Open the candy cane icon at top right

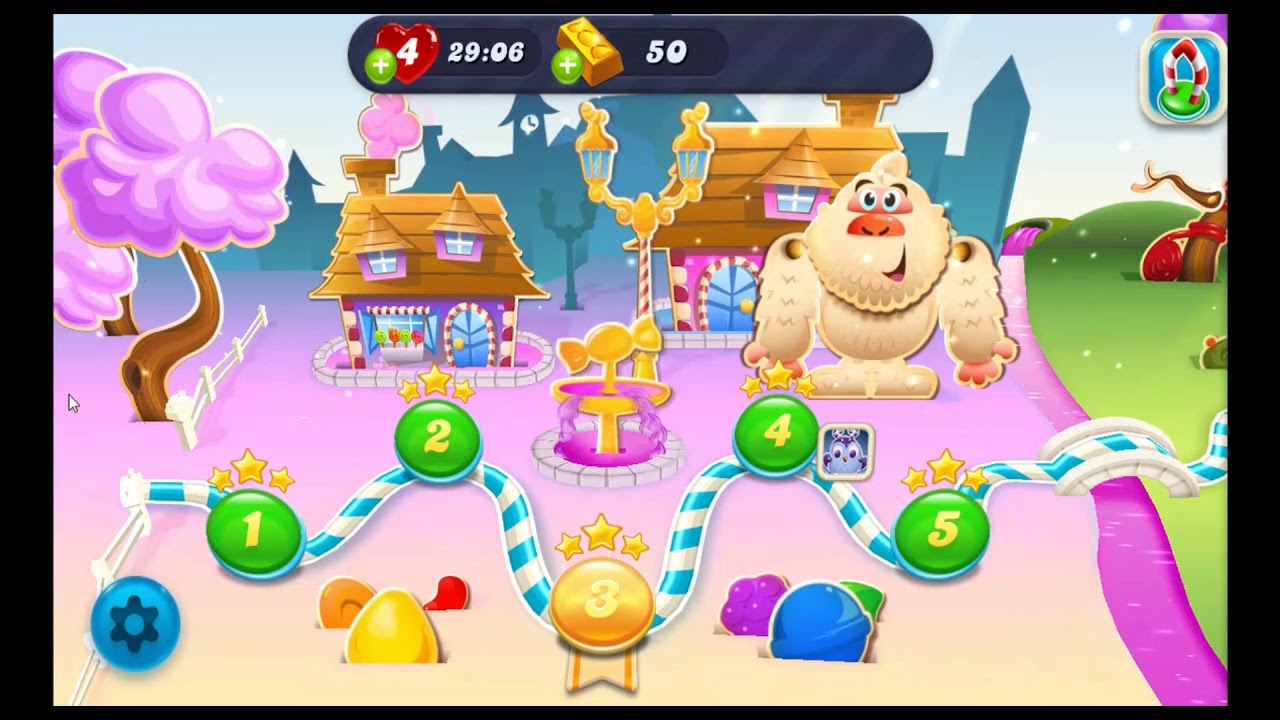coord(1183,77)
